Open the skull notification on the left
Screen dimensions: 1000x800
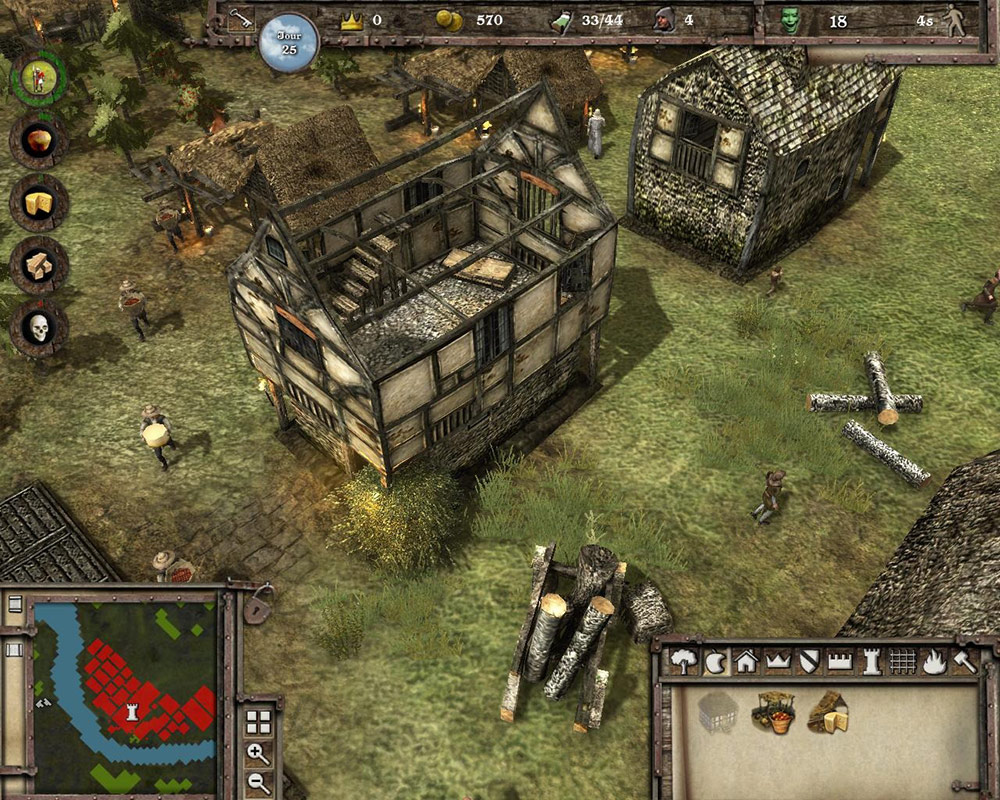tap(39, 328)
